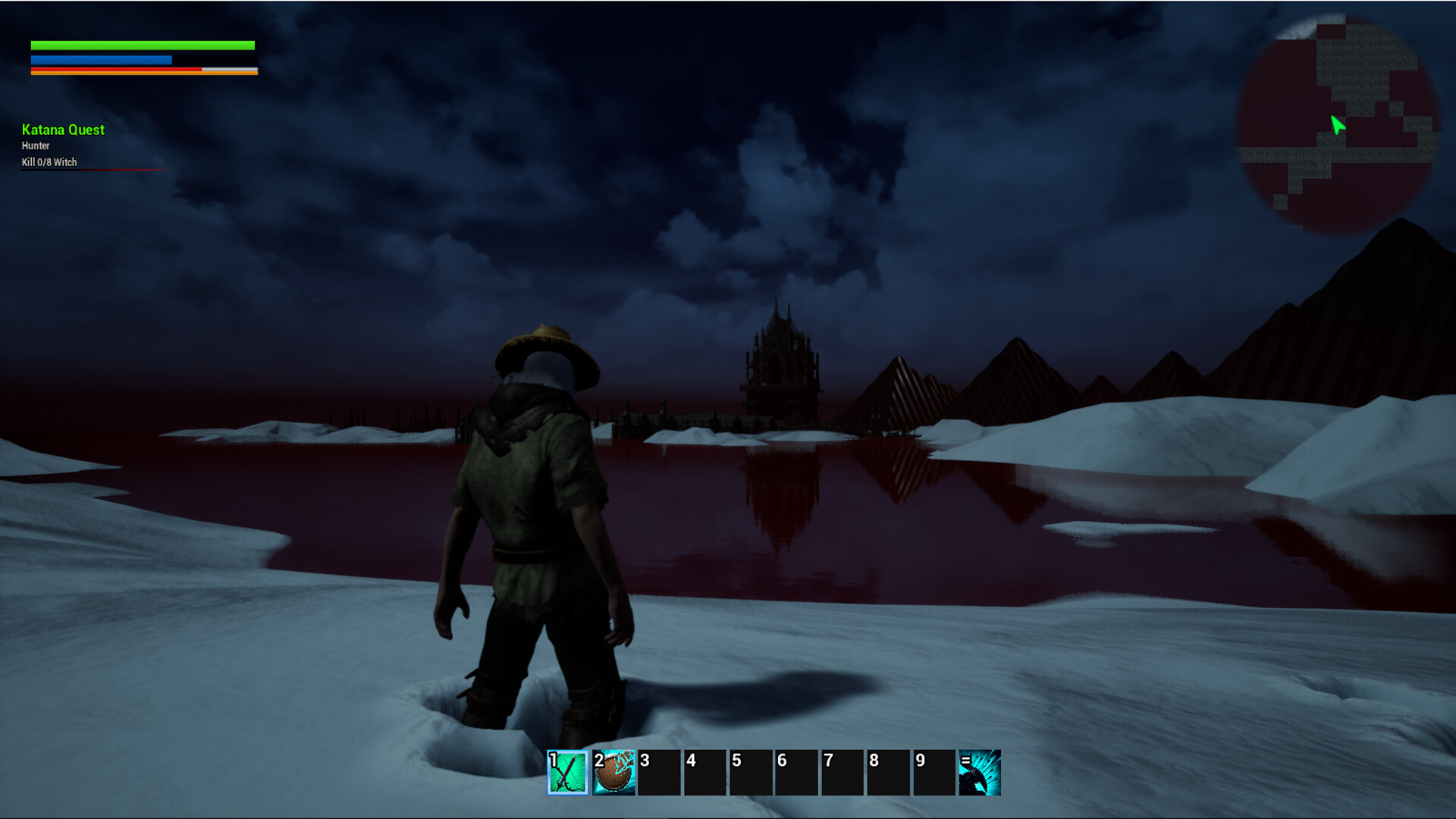Screen dimensions: 1456x819
Task: Toggle the quest tracker by clicking 'Katana Quest'
Action: pos(62,130)
